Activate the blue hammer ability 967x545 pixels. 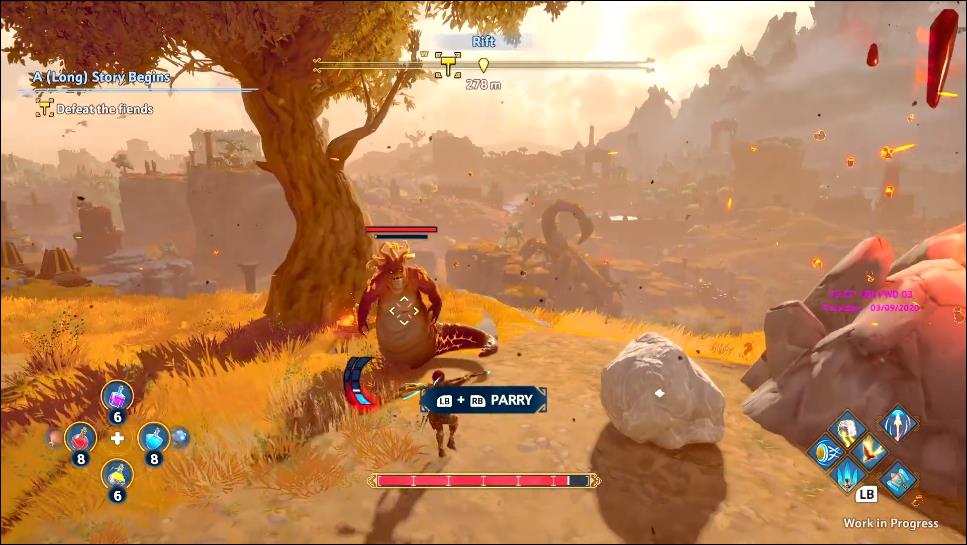point(898,478)
